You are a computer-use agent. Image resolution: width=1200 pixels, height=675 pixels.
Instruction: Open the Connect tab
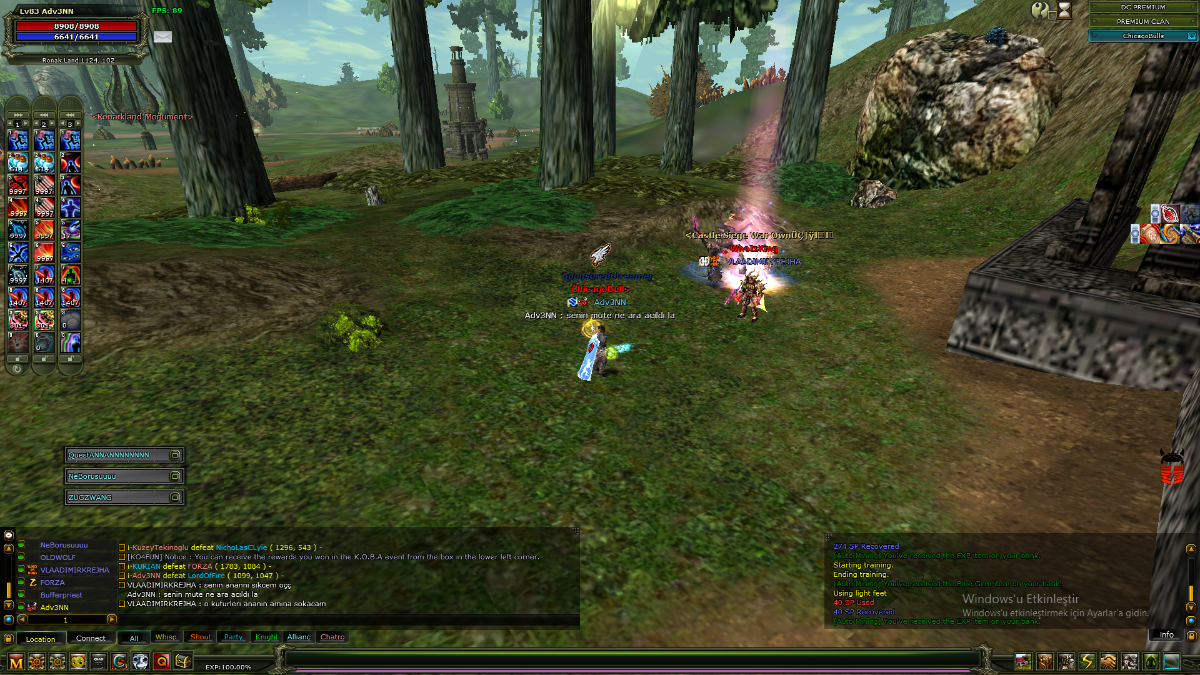tap(91, 638)
